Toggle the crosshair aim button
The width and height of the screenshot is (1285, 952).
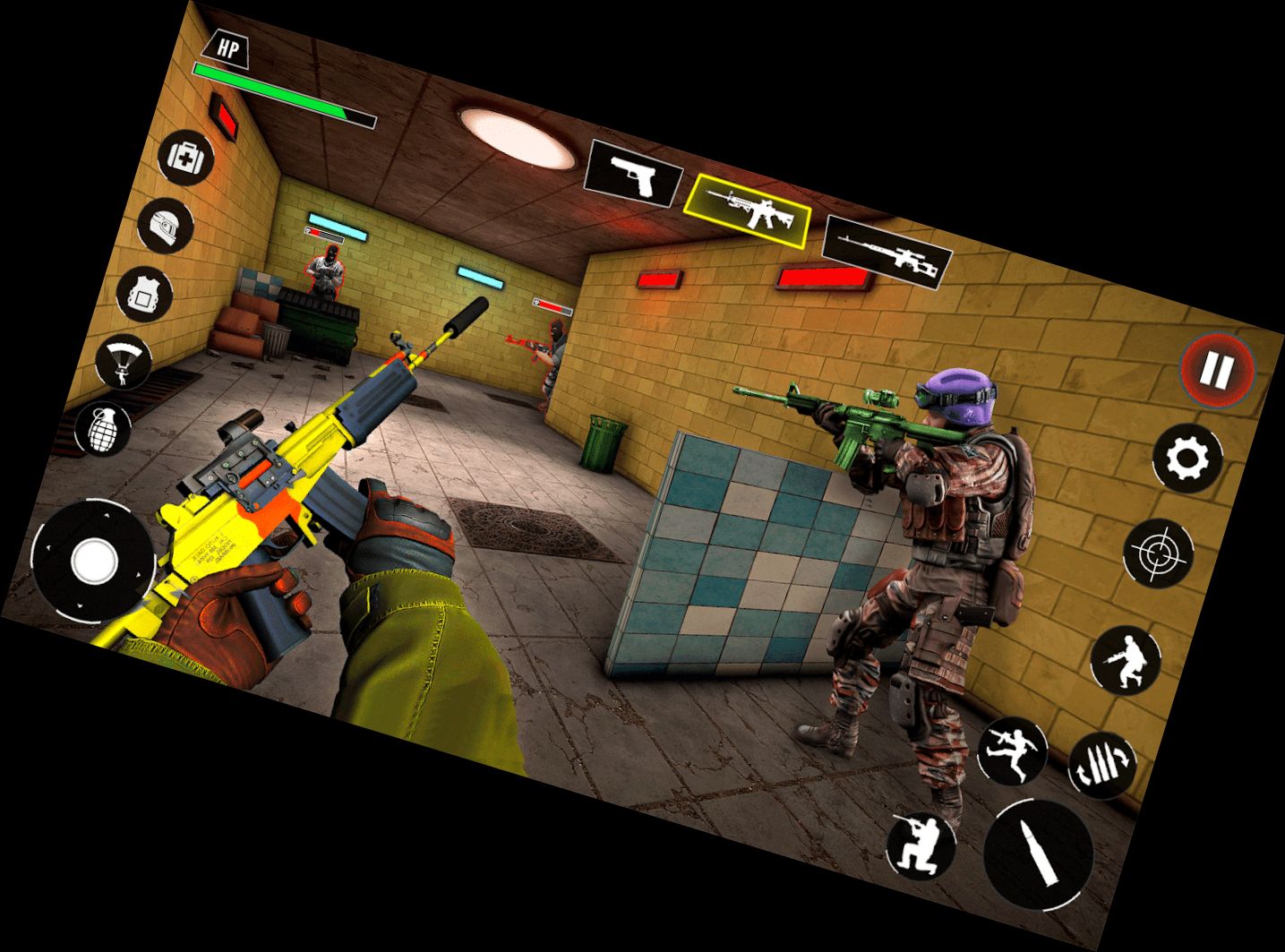1159,554
